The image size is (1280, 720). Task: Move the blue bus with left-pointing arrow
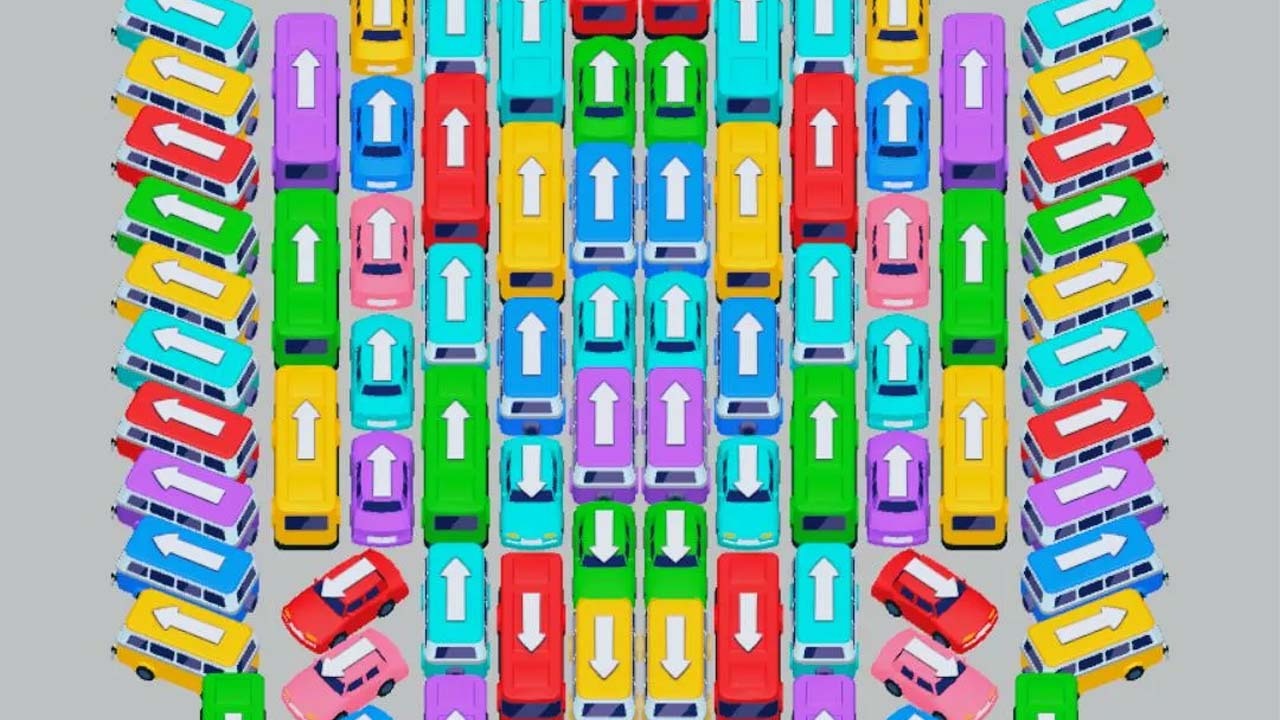click(x=186, y=552)
